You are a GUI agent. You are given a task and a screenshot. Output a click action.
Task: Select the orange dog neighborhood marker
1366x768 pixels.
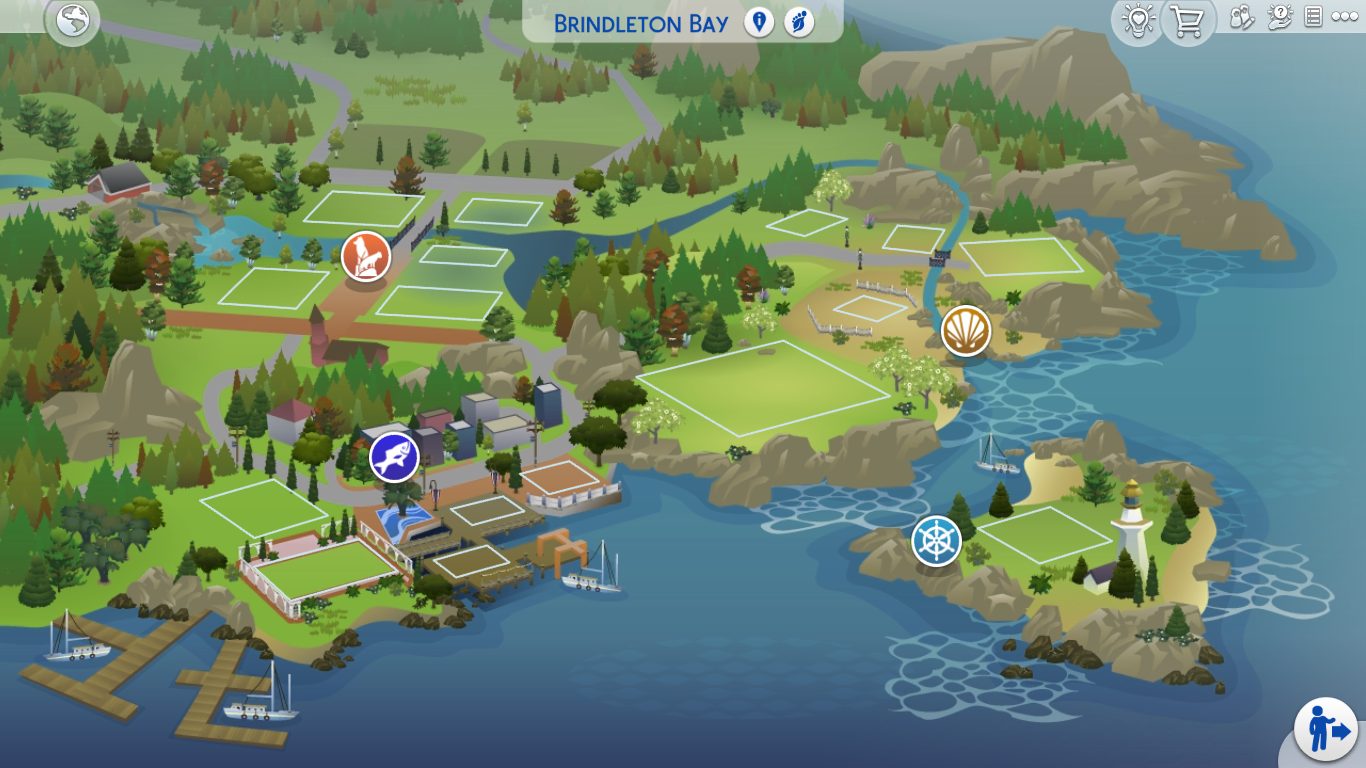coord(366,256)
